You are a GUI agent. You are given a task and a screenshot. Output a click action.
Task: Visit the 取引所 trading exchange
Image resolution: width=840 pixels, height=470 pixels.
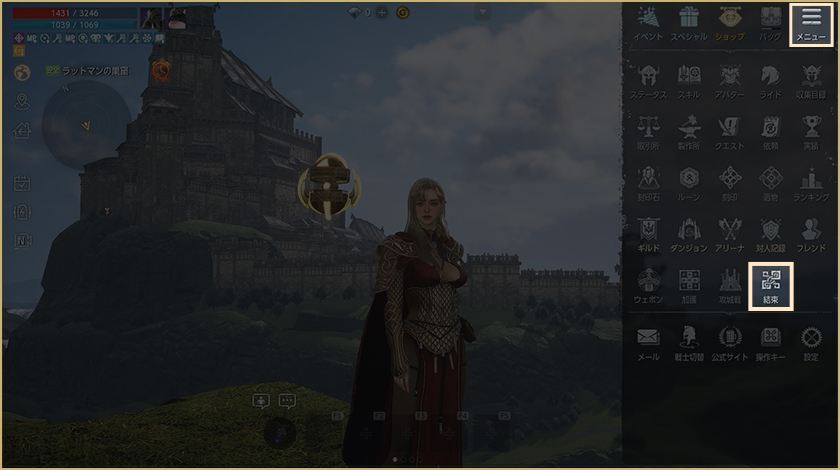(648, 132)
